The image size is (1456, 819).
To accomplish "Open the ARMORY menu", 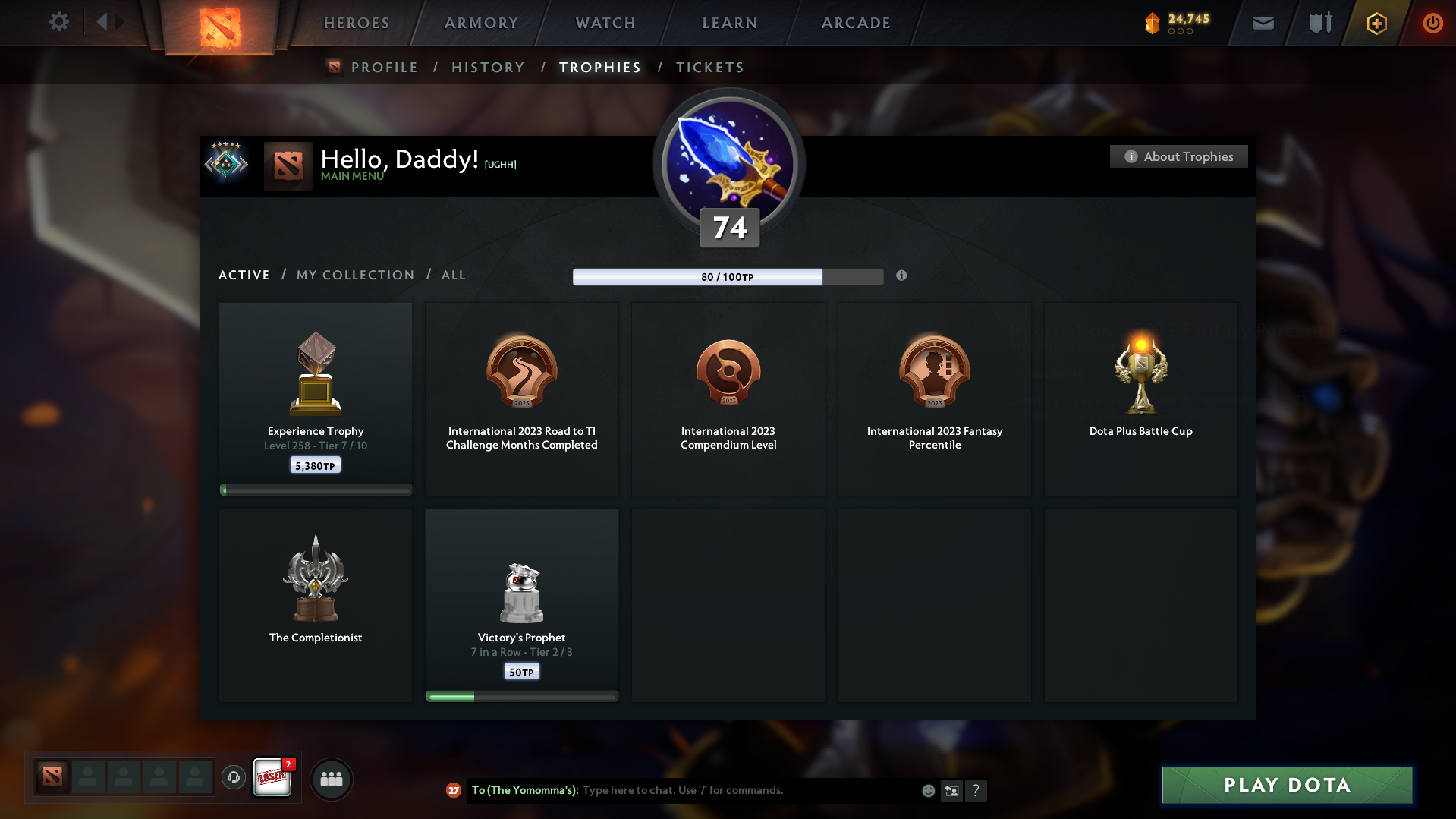I will coord(481,23).
